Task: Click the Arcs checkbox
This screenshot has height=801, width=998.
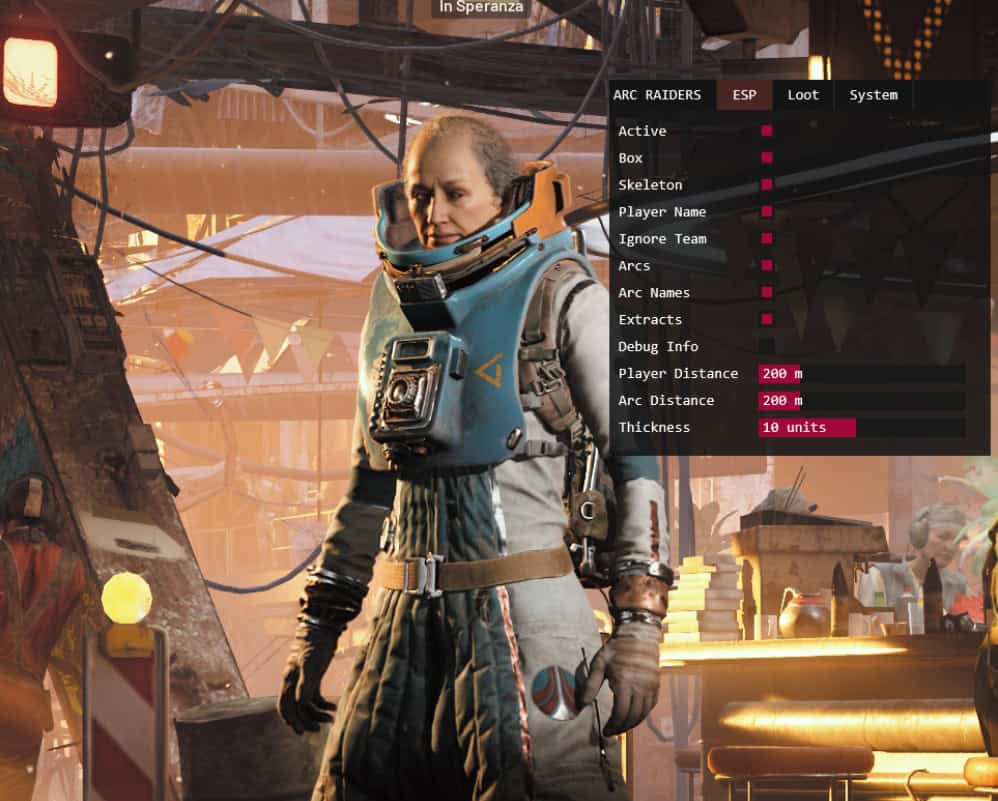Action: click(767, 266)
